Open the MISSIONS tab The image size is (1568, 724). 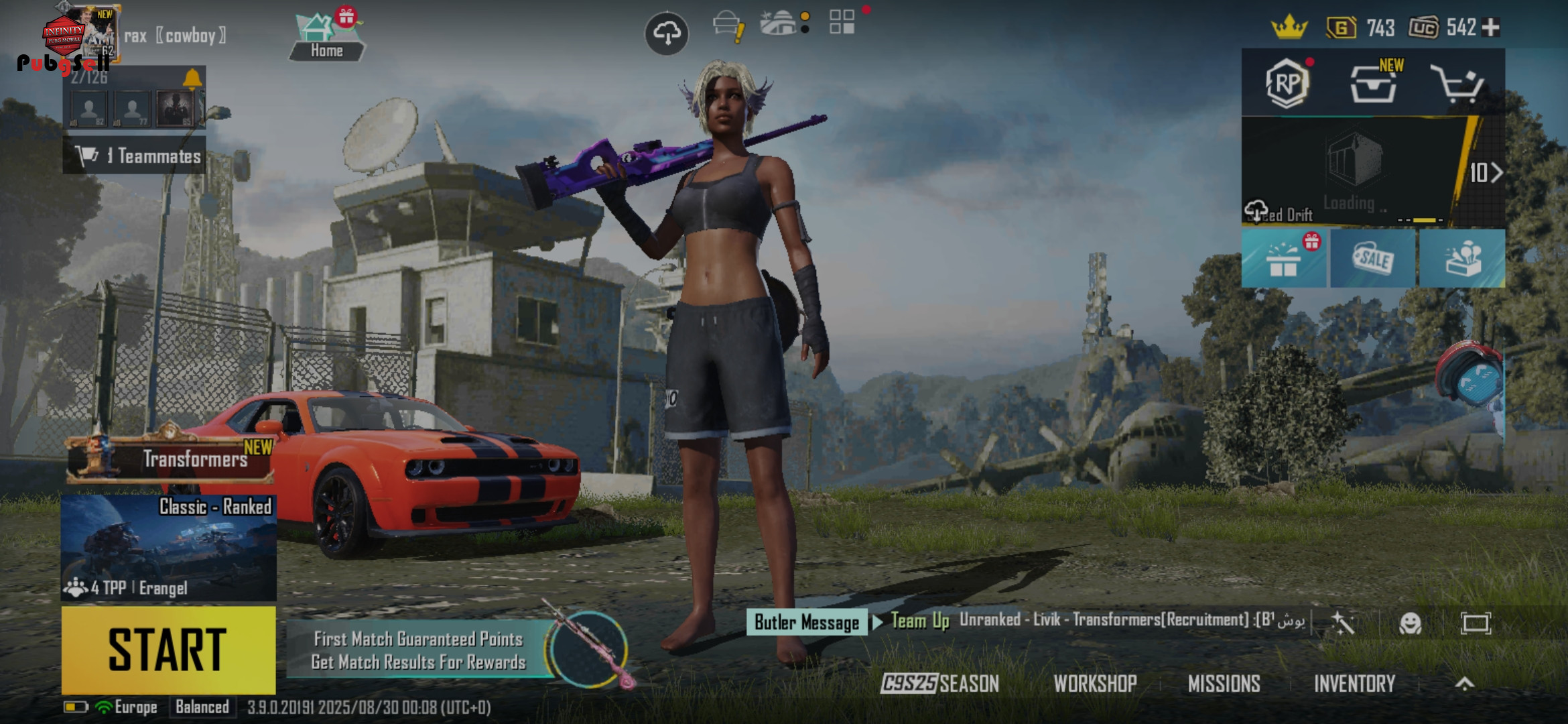coord(1224,684)
